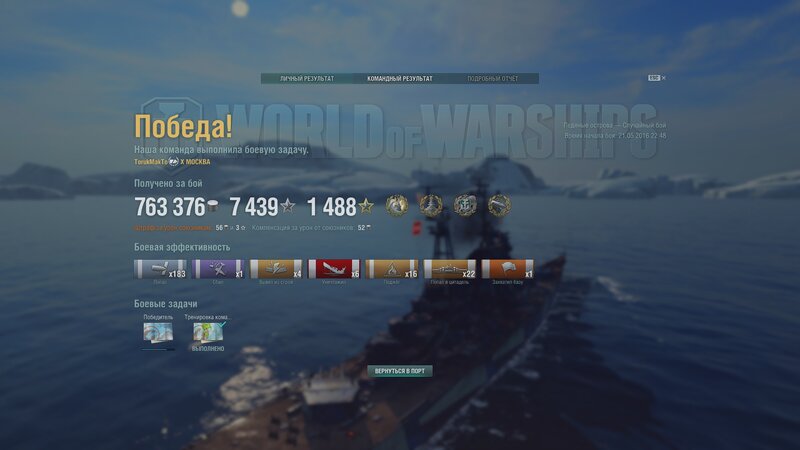Screen dimensions: 800x450
Task: Switch to the Личный результат tab
Action: [x=307, y=78]
